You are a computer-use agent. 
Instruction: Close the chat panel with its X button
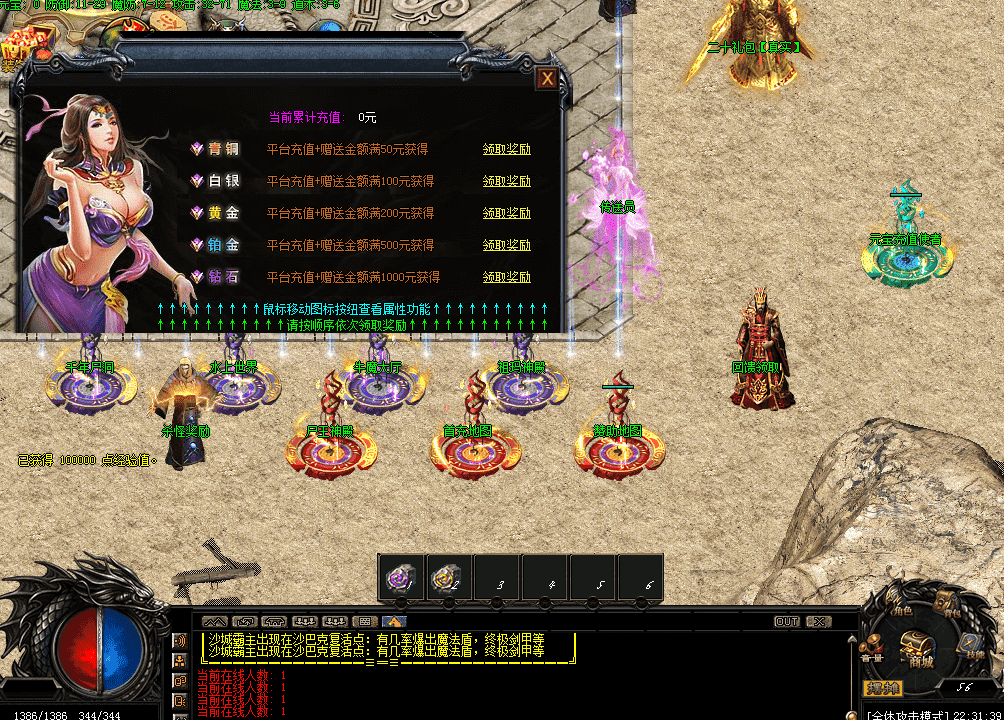819,622
